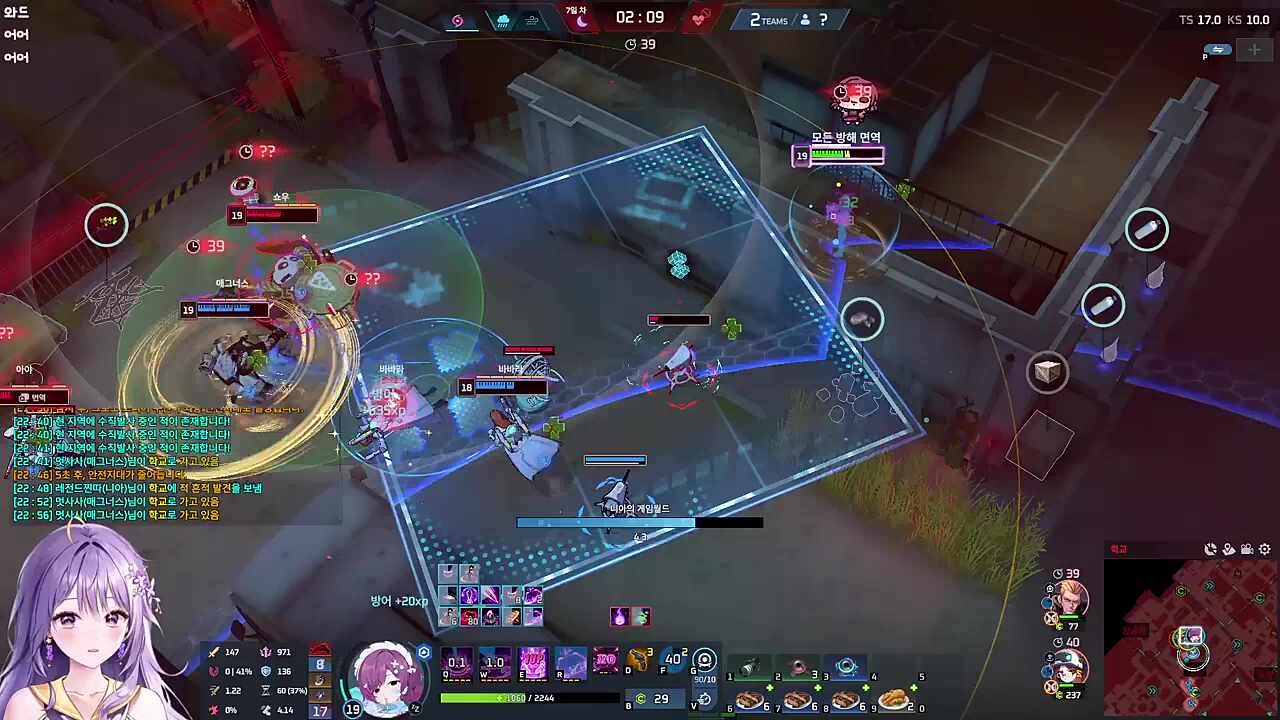The width and height of the screenshot is (1280, 720).
Task: Select the blond teammate portrait
Action: point(1068,600)
